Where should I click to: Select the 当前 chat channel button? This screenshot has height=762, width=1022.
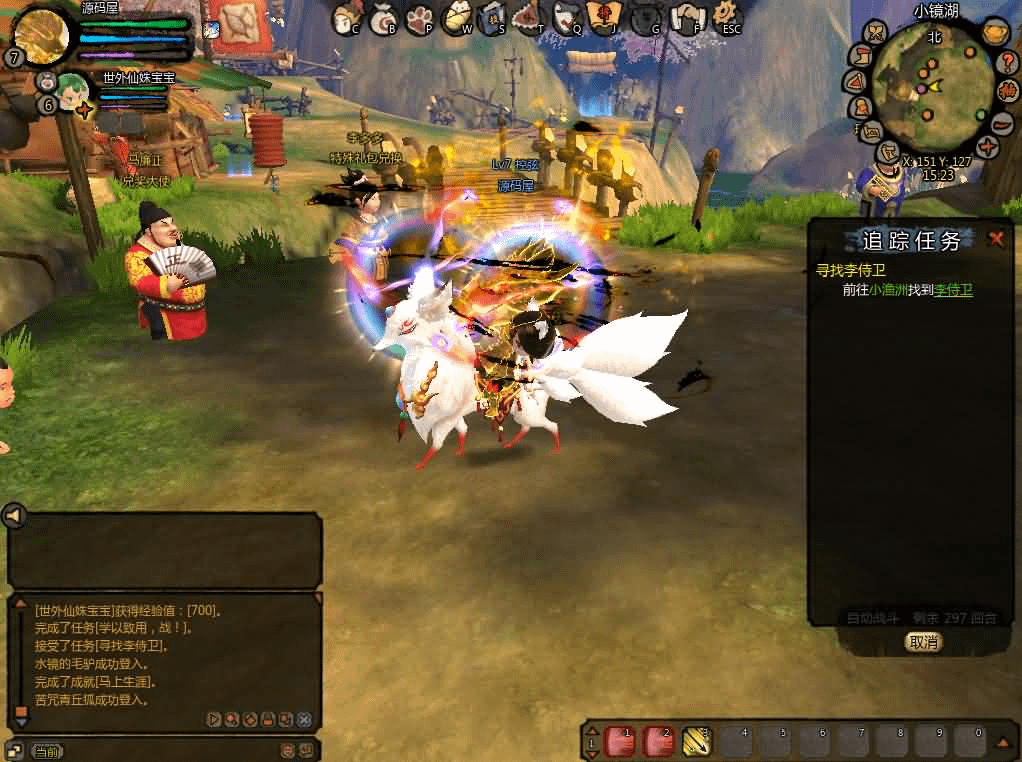46,750
